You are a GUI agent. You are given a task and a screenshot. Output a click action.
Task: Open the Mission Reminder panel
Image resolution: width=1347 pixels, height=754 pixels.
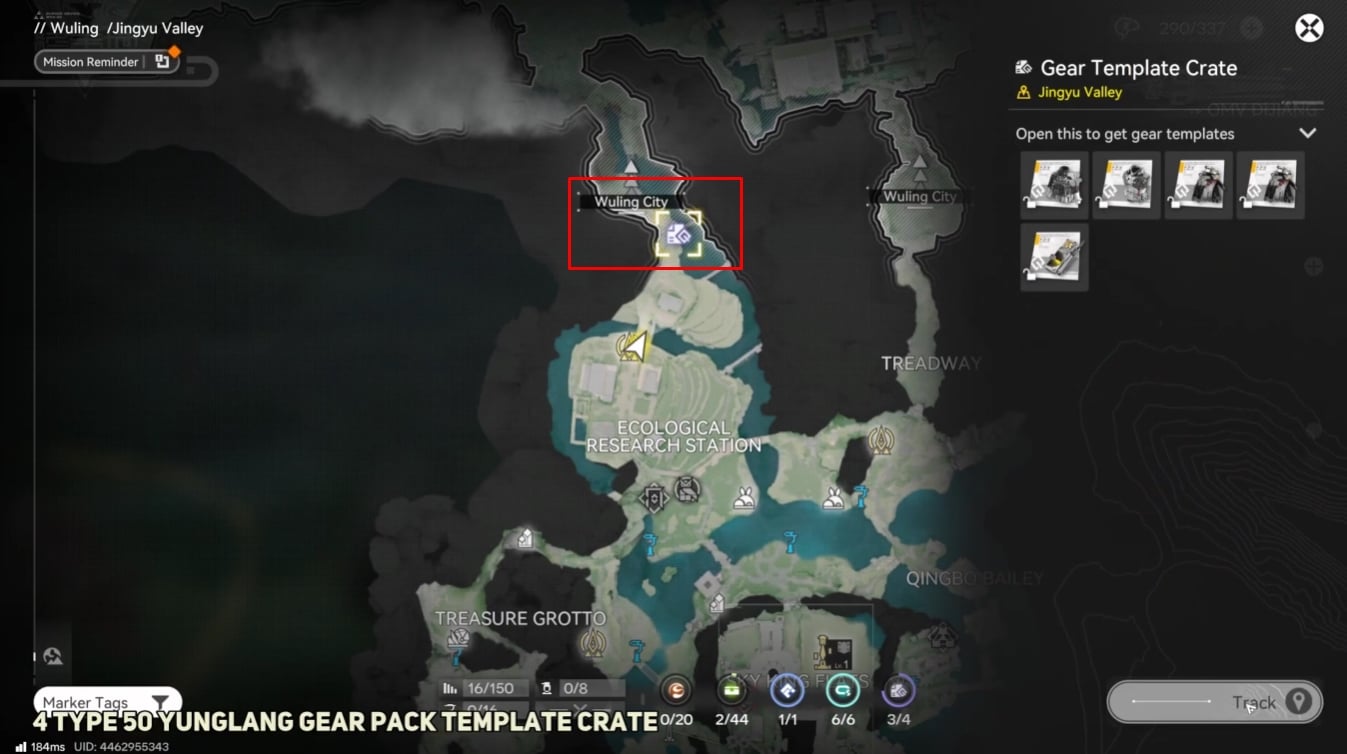click(x=106, y=62)
